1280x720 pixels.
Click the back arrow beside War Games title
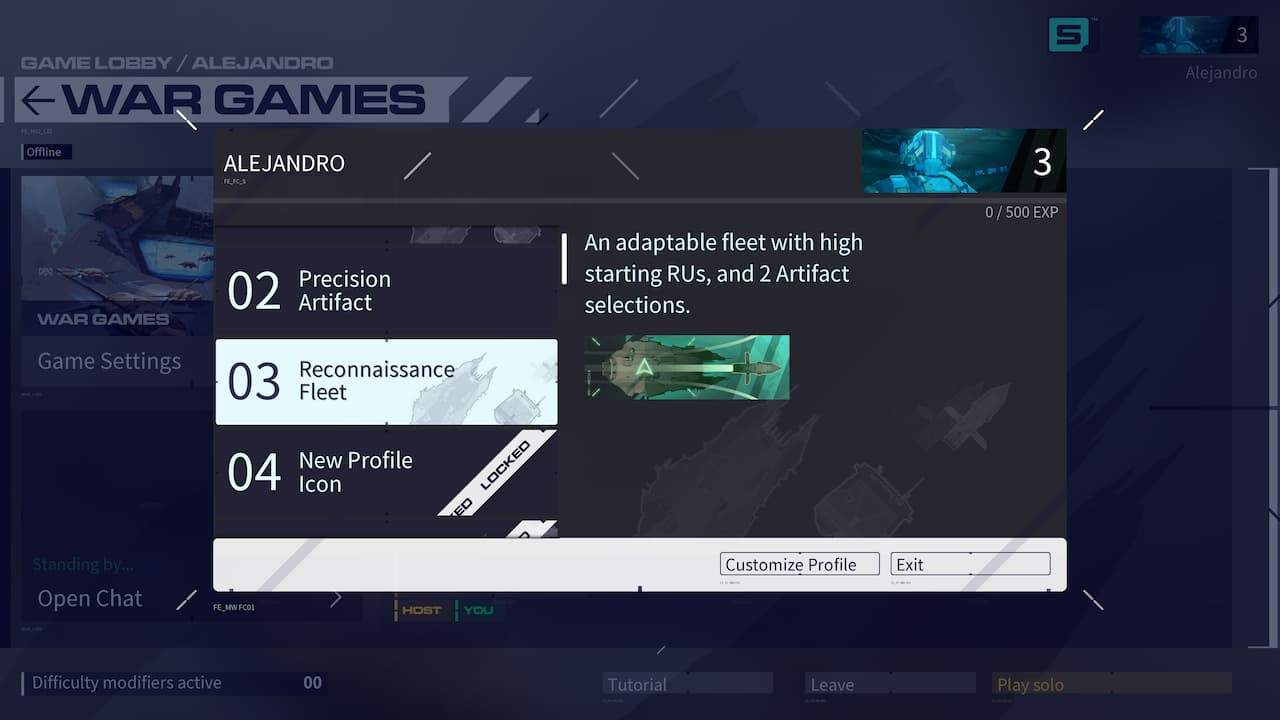point(36,100)
